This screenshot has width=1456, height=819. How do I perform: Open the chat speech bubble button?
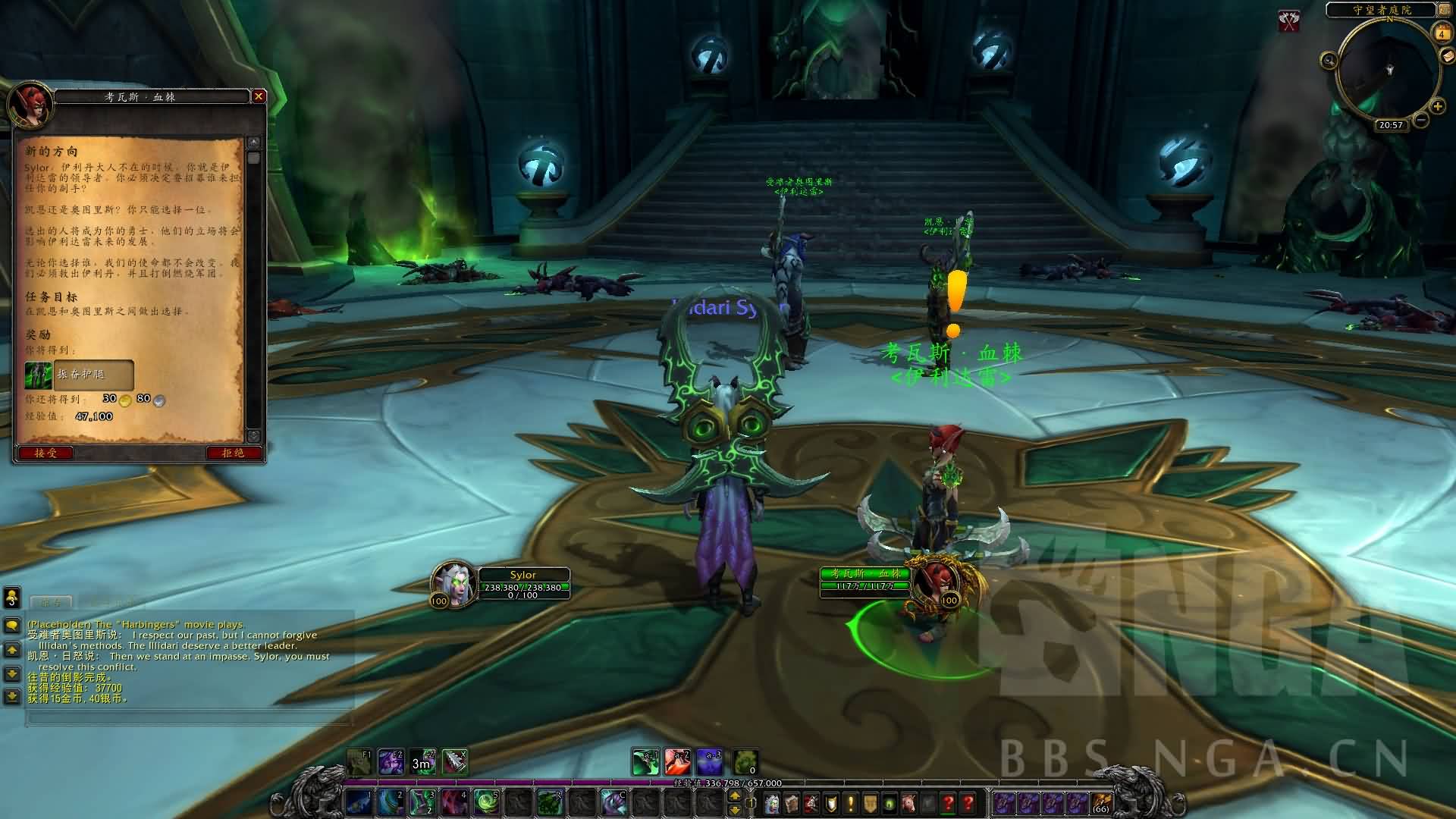[12, 626]
